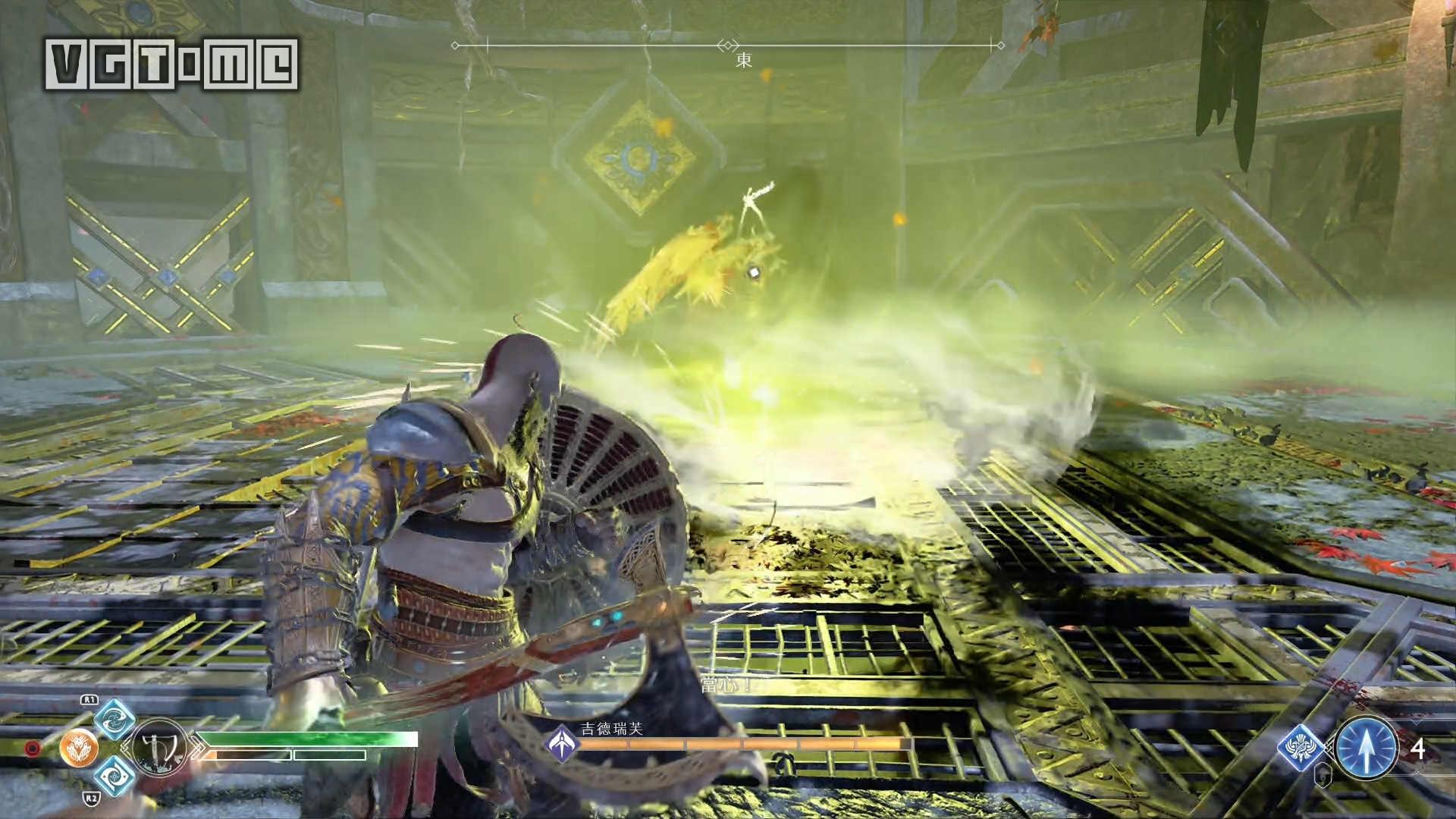1456x819 pixels.
Task: Trigger Atreus's blue runic summon diamond
Action: [x=1301, y=748]
